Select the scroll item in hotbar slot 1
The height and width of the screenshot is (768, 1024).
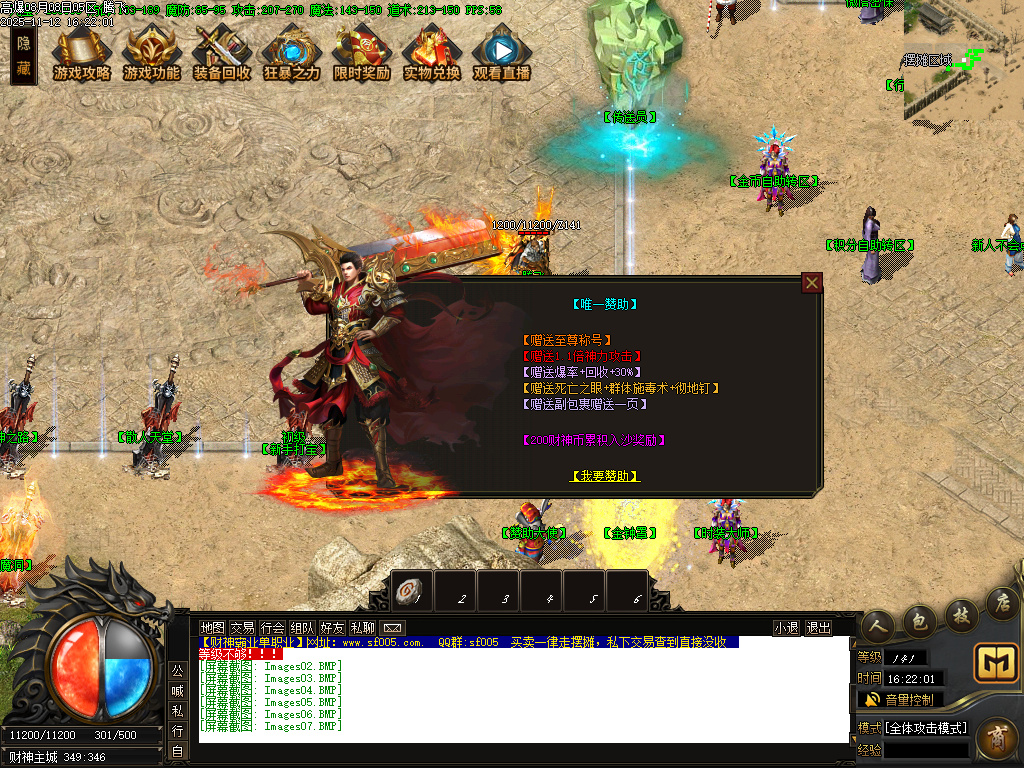(411, 593)
